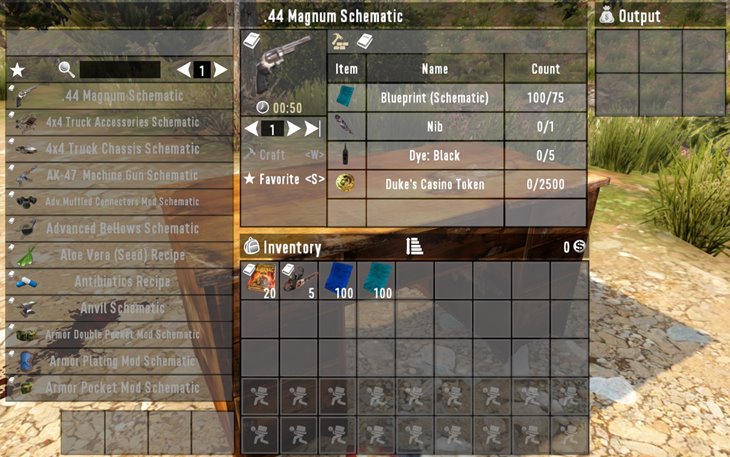Click the Craft button
The width and height of the screenshot is (730, 457).
pyautogui.click(x=272, y=155)
